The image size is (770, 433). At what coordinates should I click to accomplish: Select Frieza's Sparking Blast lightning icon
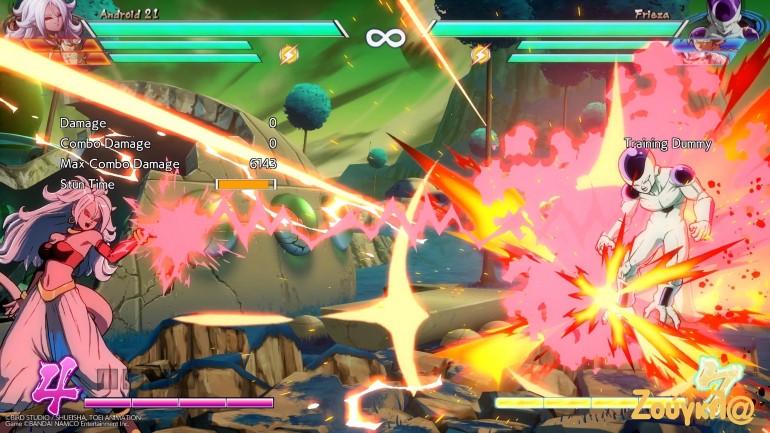481,54
